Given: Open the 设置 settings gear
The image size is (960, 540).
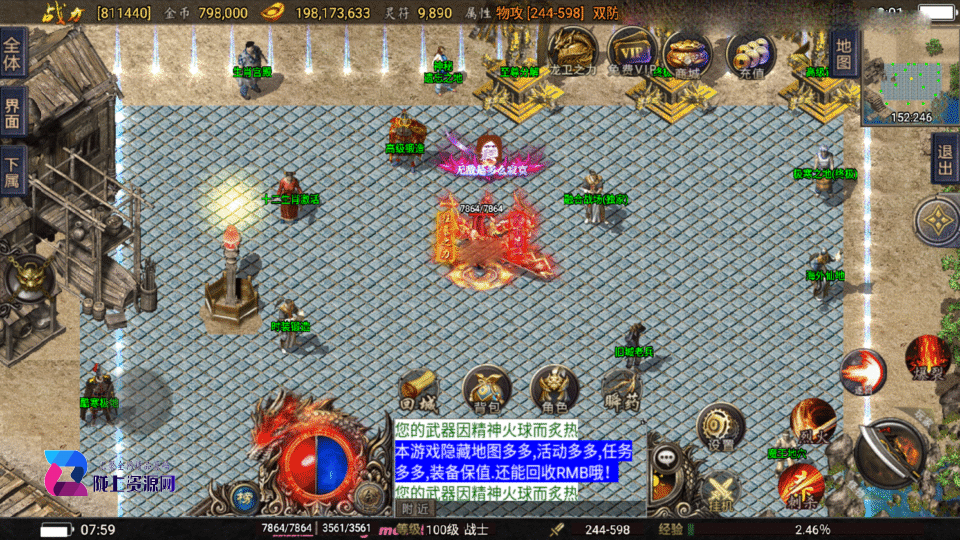Looking at the screenshot, I should click(x=721, y=428).
